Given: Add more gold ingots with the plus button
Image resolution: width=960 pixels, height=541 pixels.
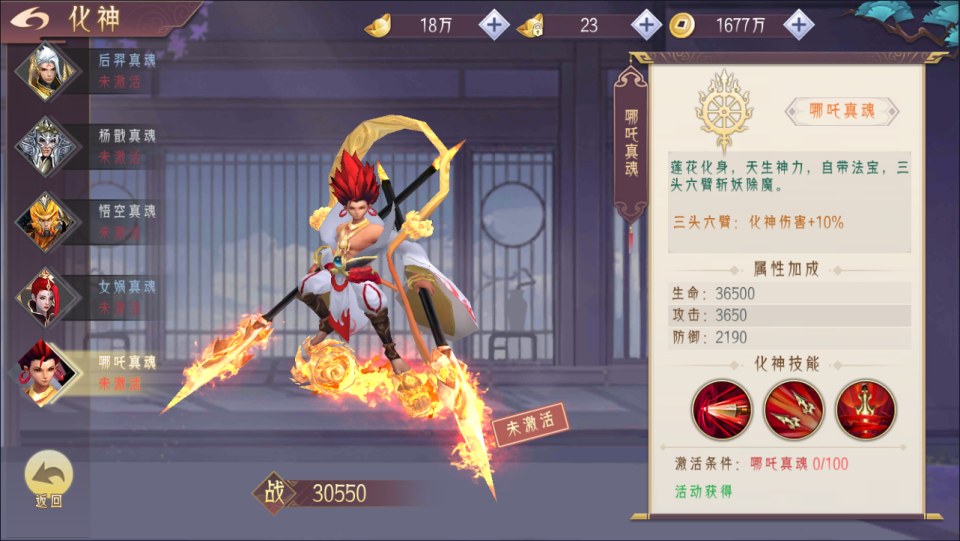Looking at the screenshot, I should pos(494,25).
